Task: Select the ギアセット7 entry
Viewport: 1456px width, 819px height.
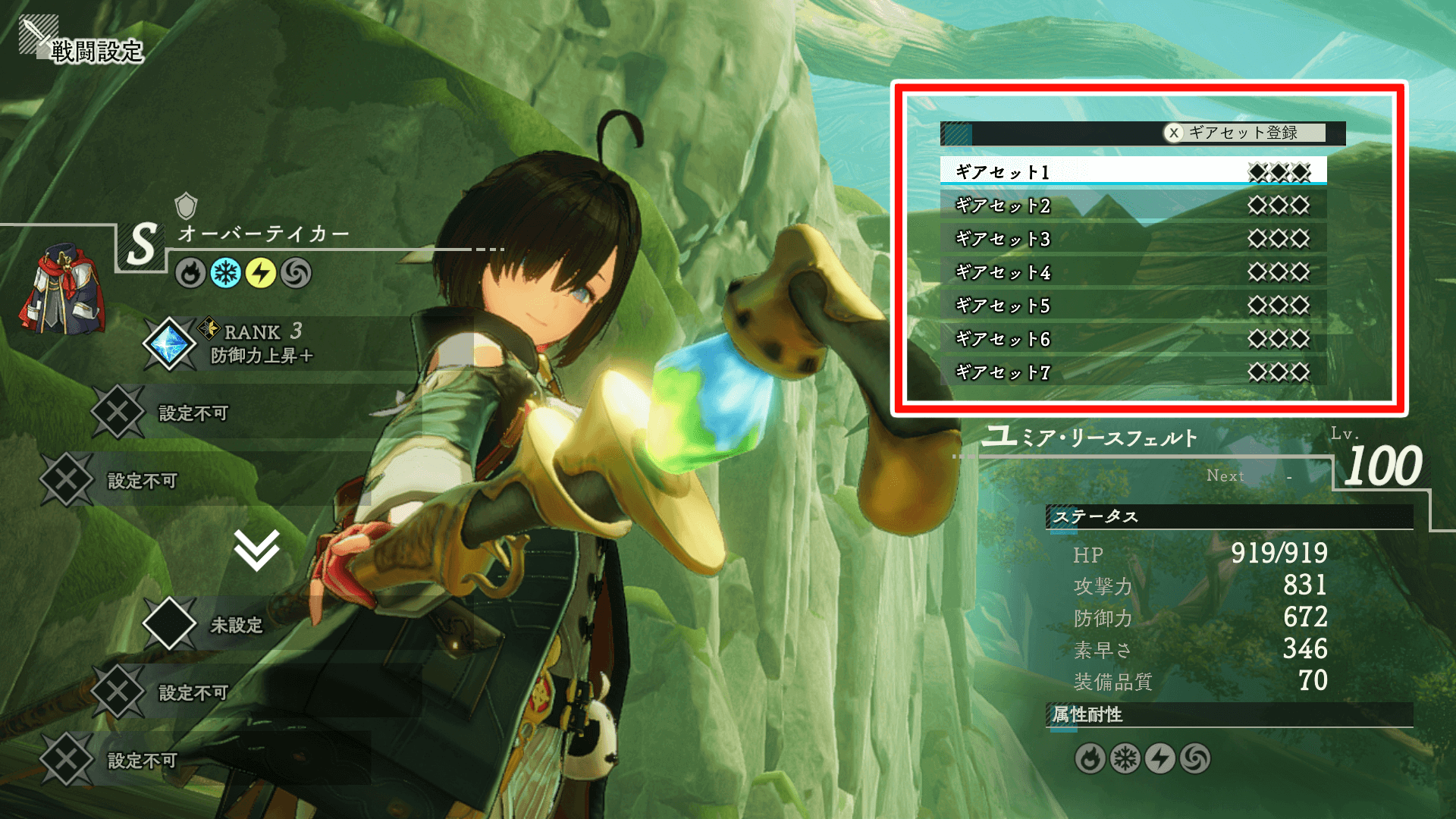Action: [x=1133, y=372]
